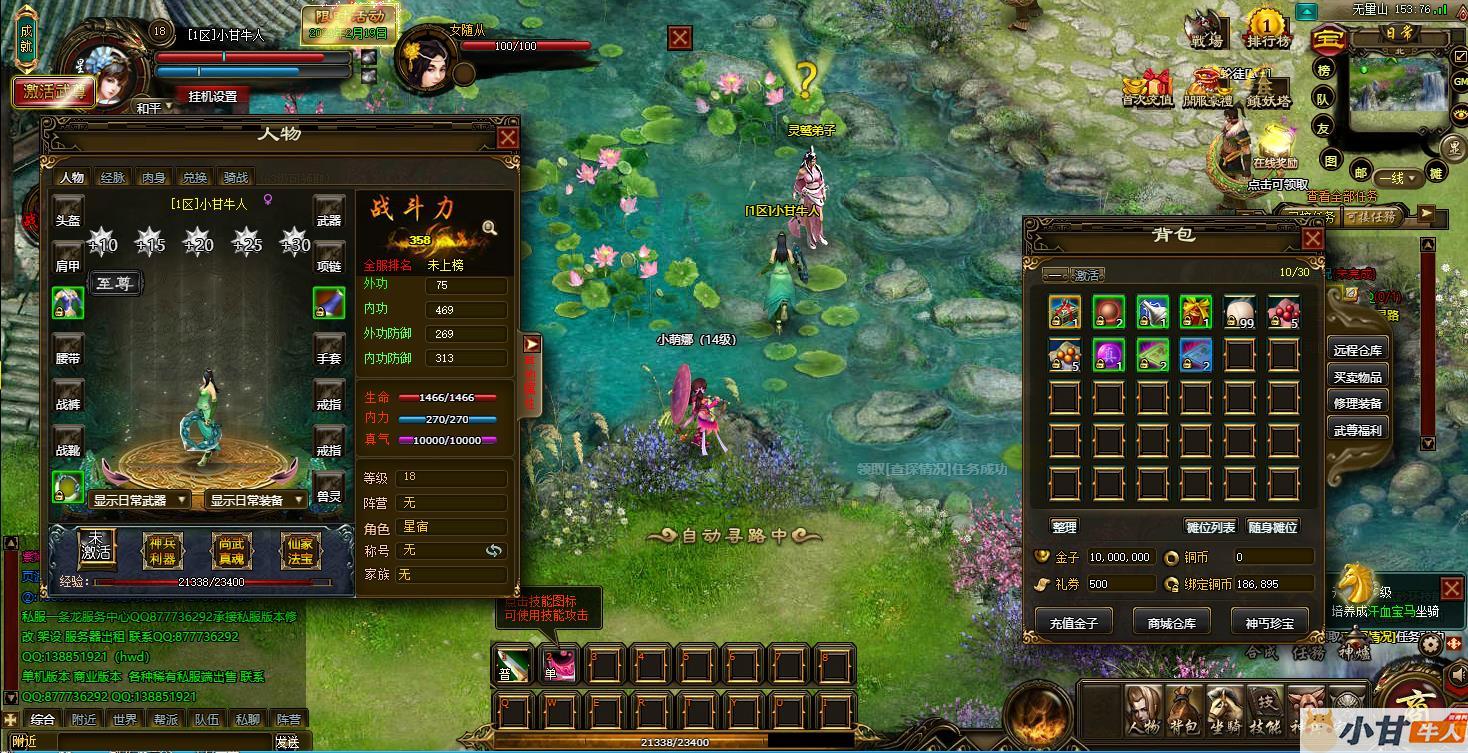Switch to the 经脉 tab
This screenshot has height=753, width=1468.
[x=113, y=178]
